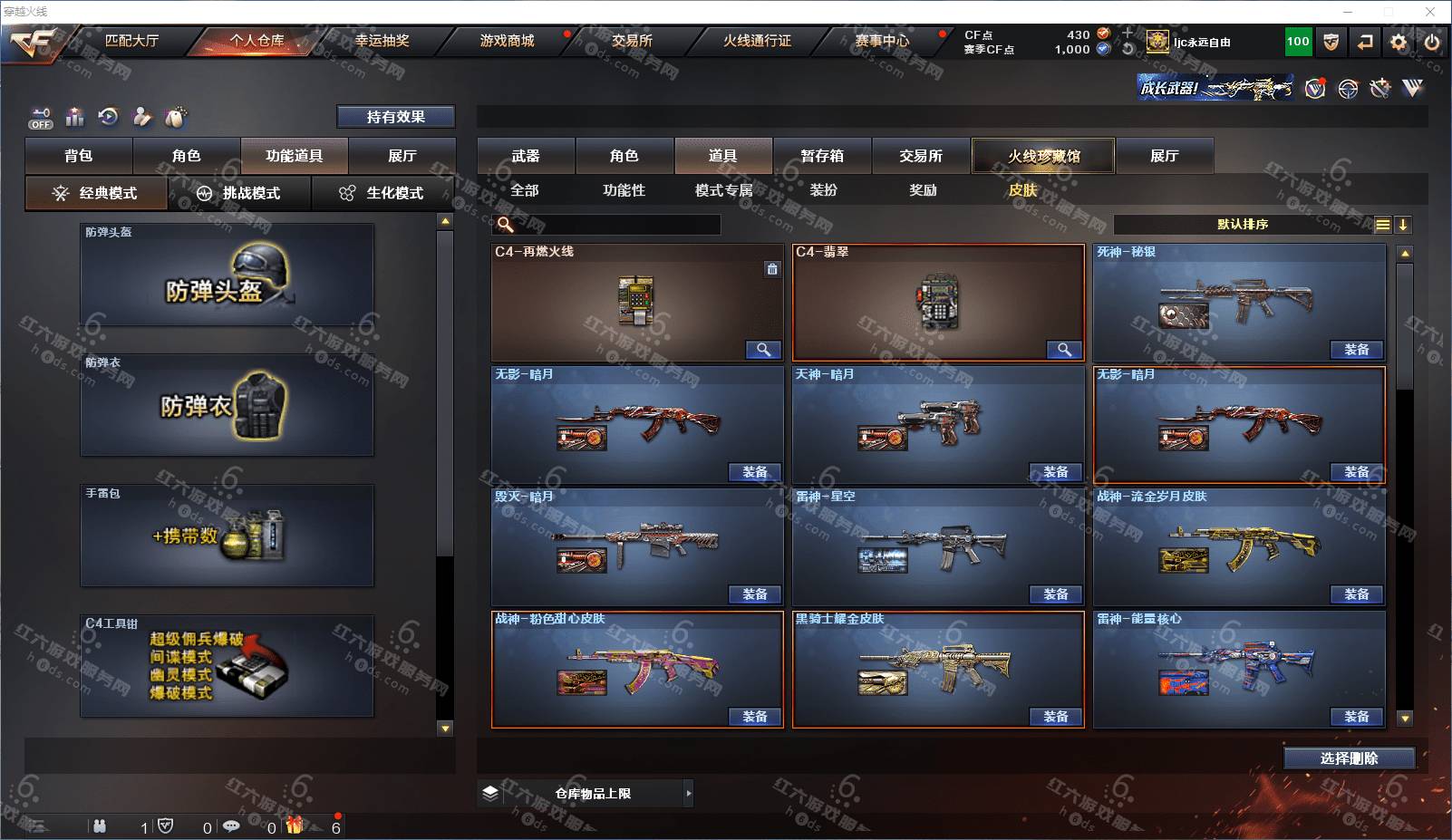This screenshot has width=1452, height=840.
Task: Filter by 装扮 subcategory
Action: click(x=823, y=190)
